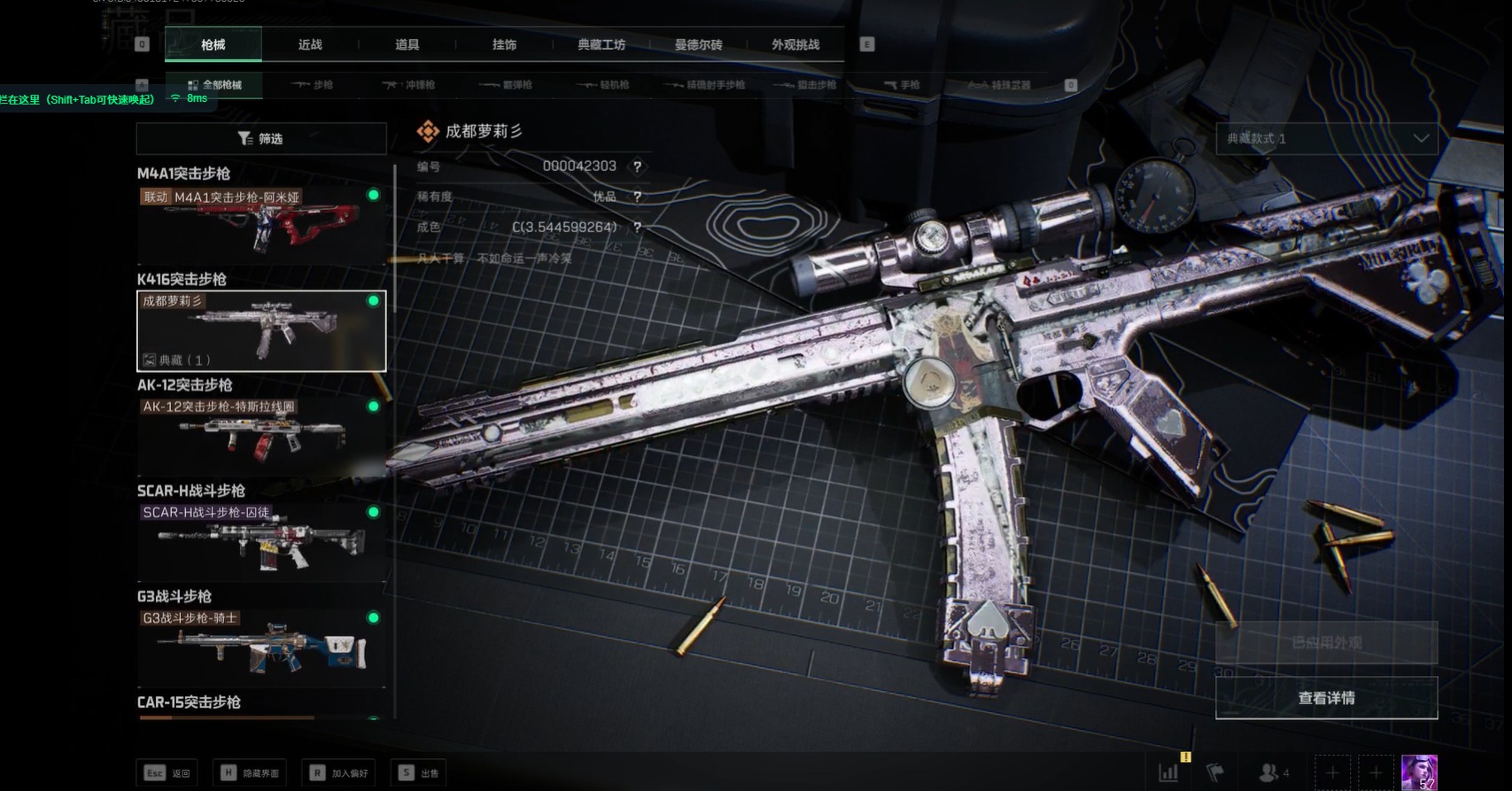Open the 筛选 filter button
This screenshot has height=791, width=1512.
pos(261,138)
